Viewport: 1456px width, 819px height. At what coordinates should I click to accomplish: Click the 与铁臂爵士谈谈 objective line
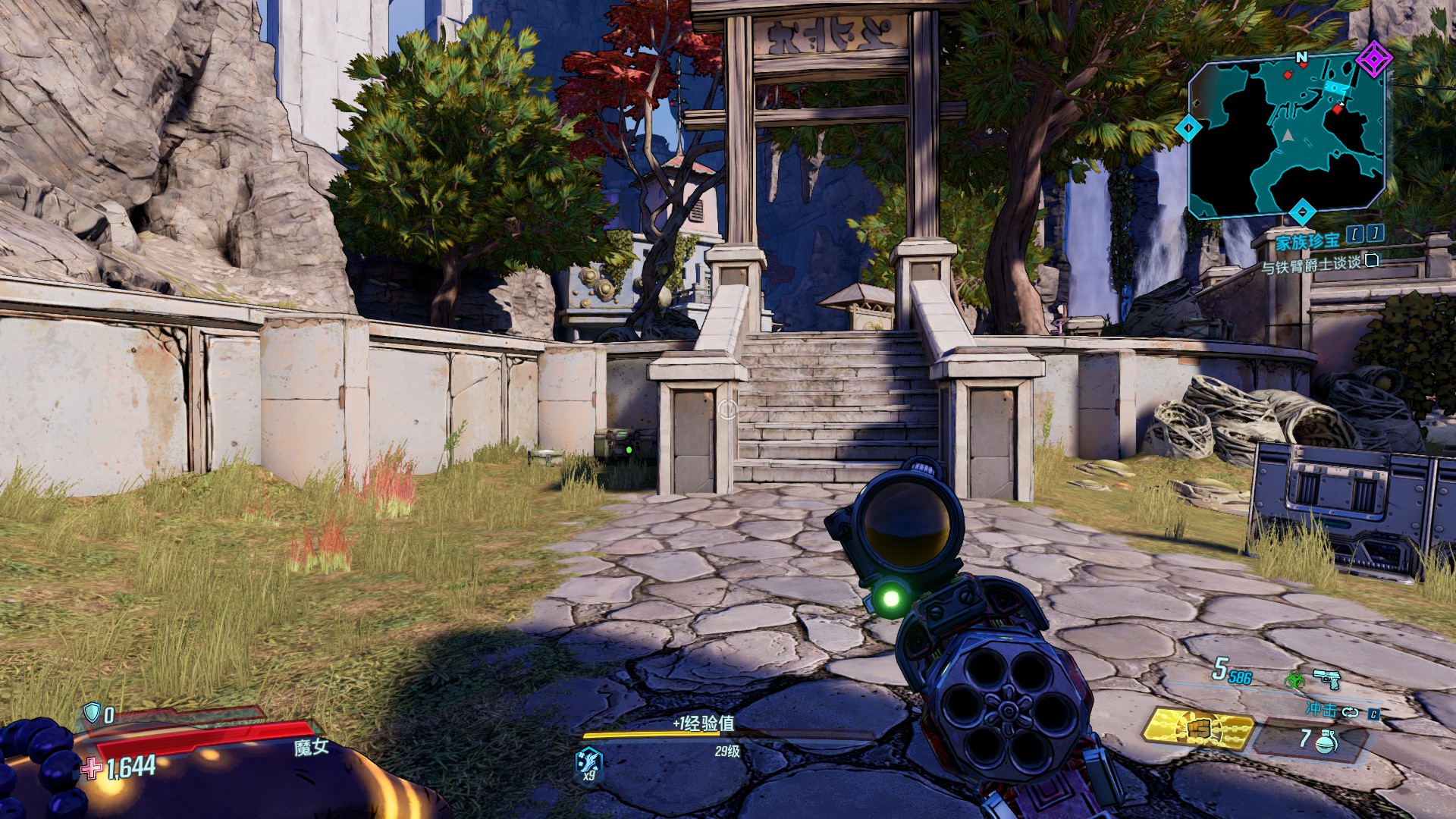[x=1310, y=265]
